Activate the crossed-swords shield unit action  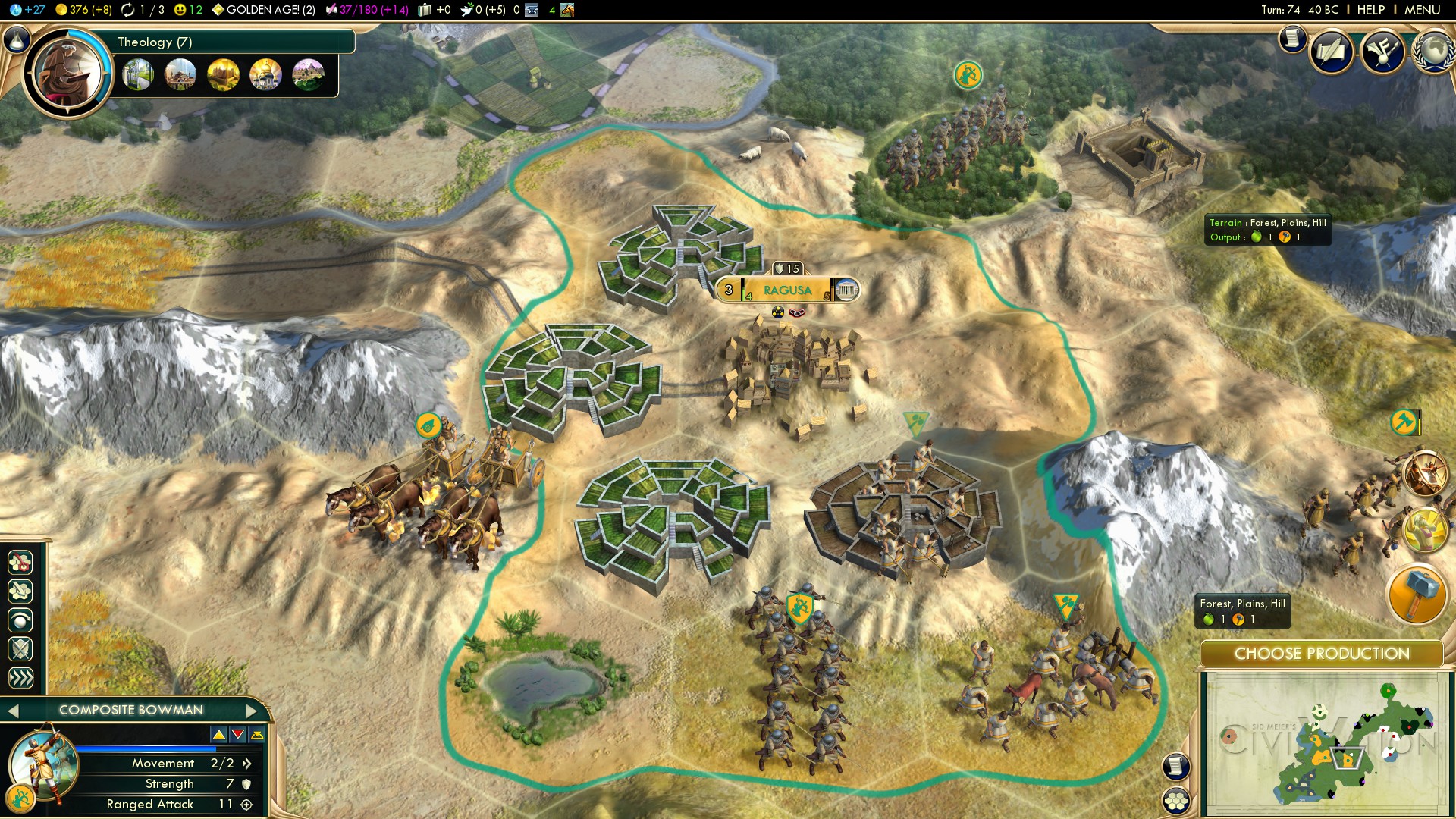point(20,648)
